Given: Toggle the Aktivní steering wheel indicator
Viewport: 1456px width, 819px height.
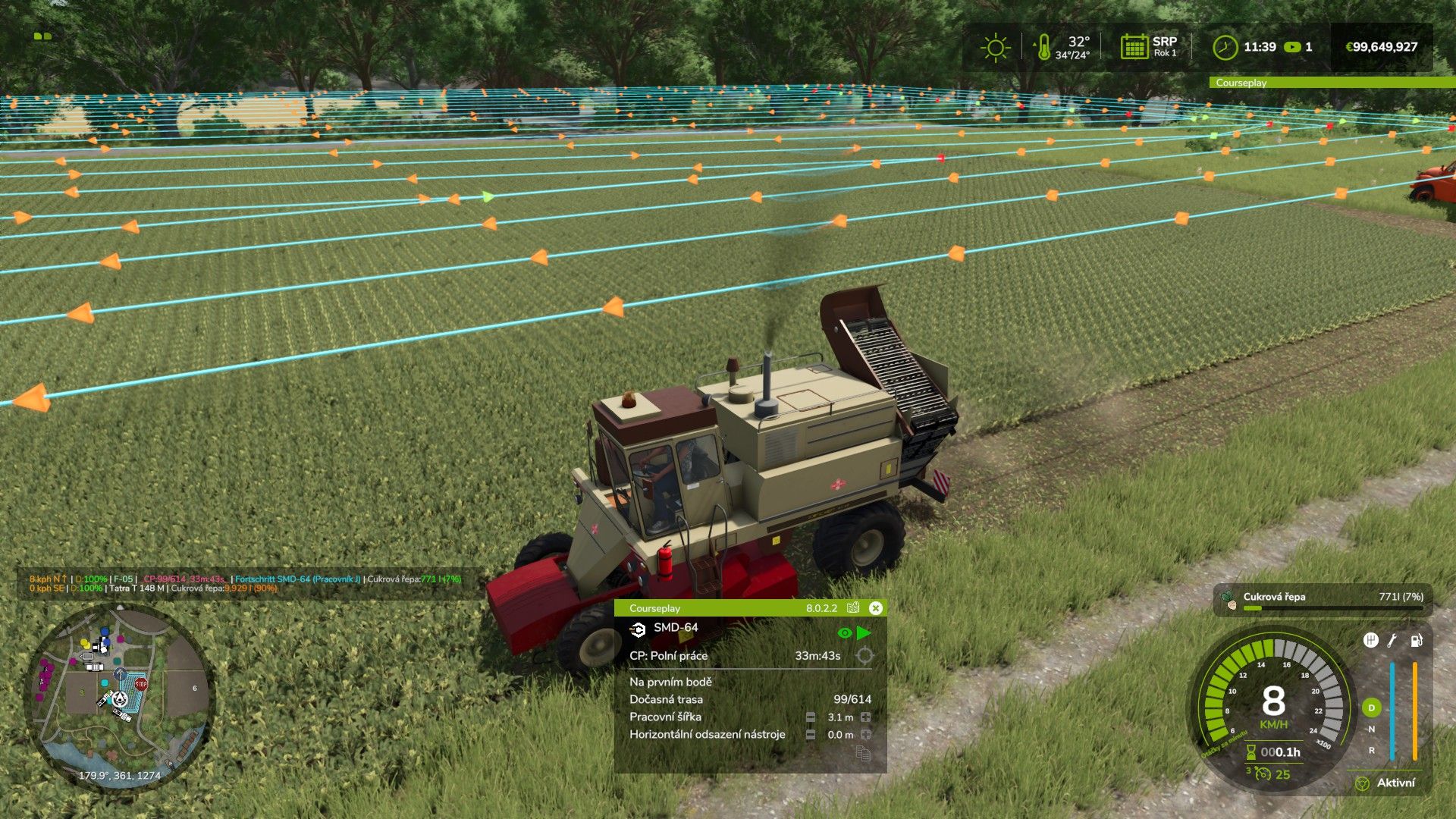Looking at the screenshot, I should point(1363,783).
